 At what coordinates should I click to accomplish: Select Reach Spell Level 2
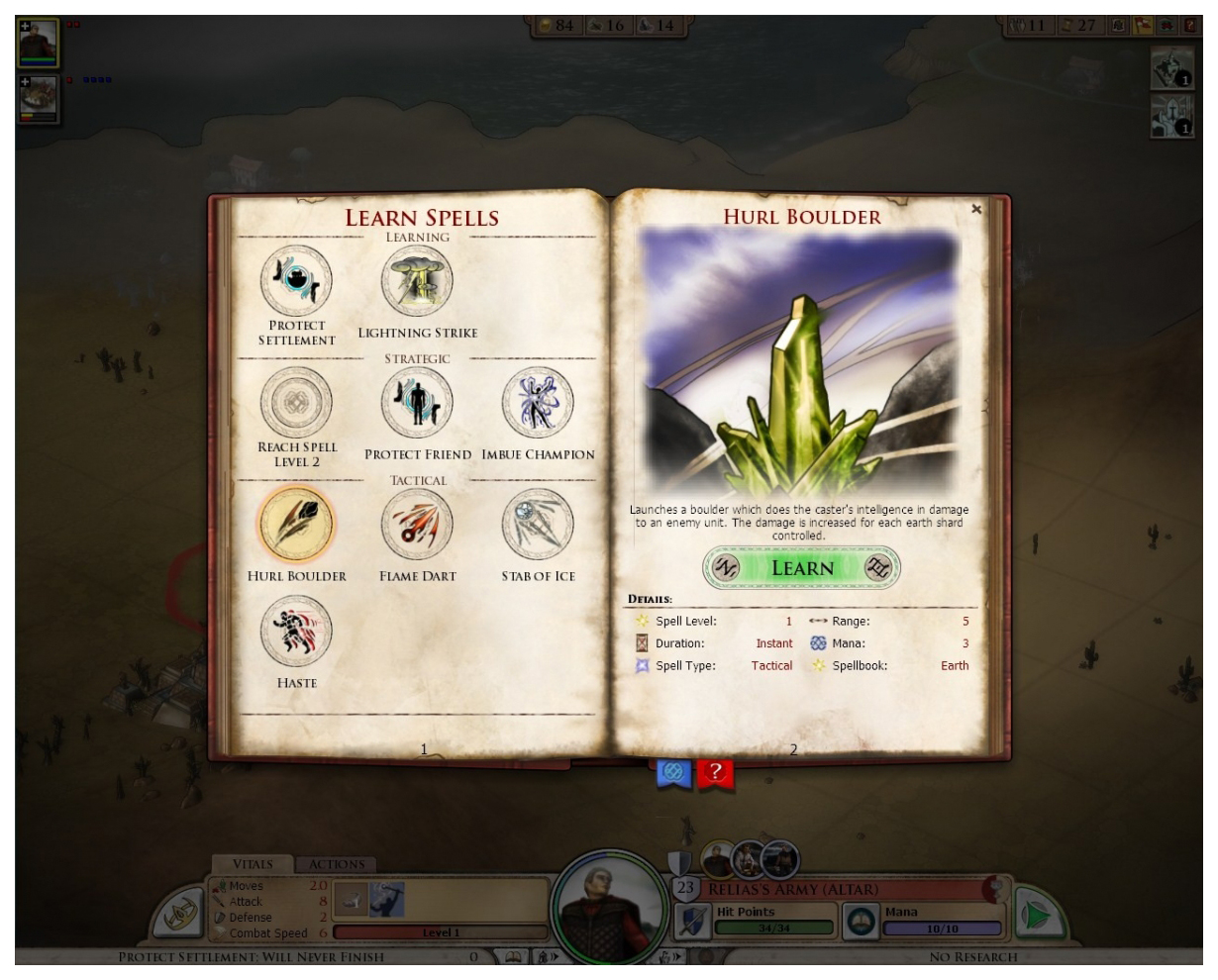click(296, 403)
